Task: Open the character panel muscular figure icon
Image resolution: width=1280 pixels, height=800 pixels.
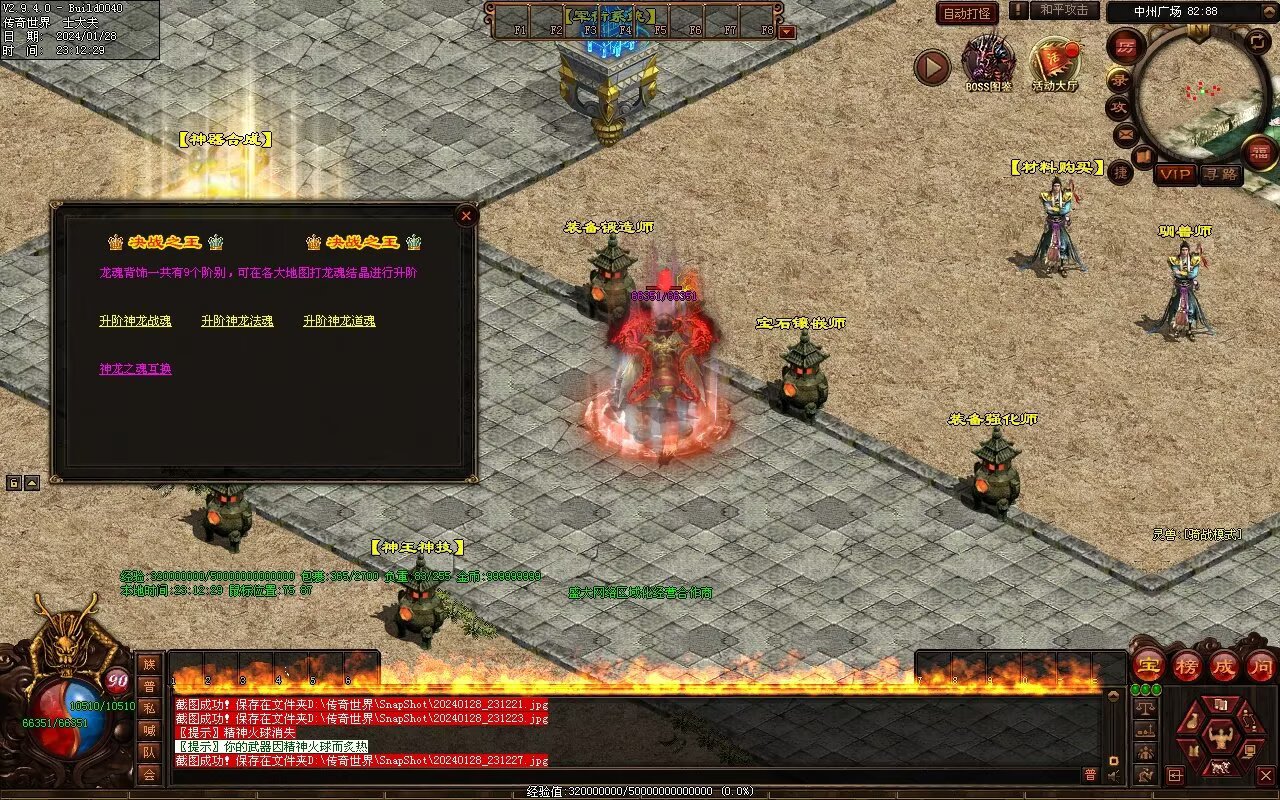Action: [x=1220, y=739]
